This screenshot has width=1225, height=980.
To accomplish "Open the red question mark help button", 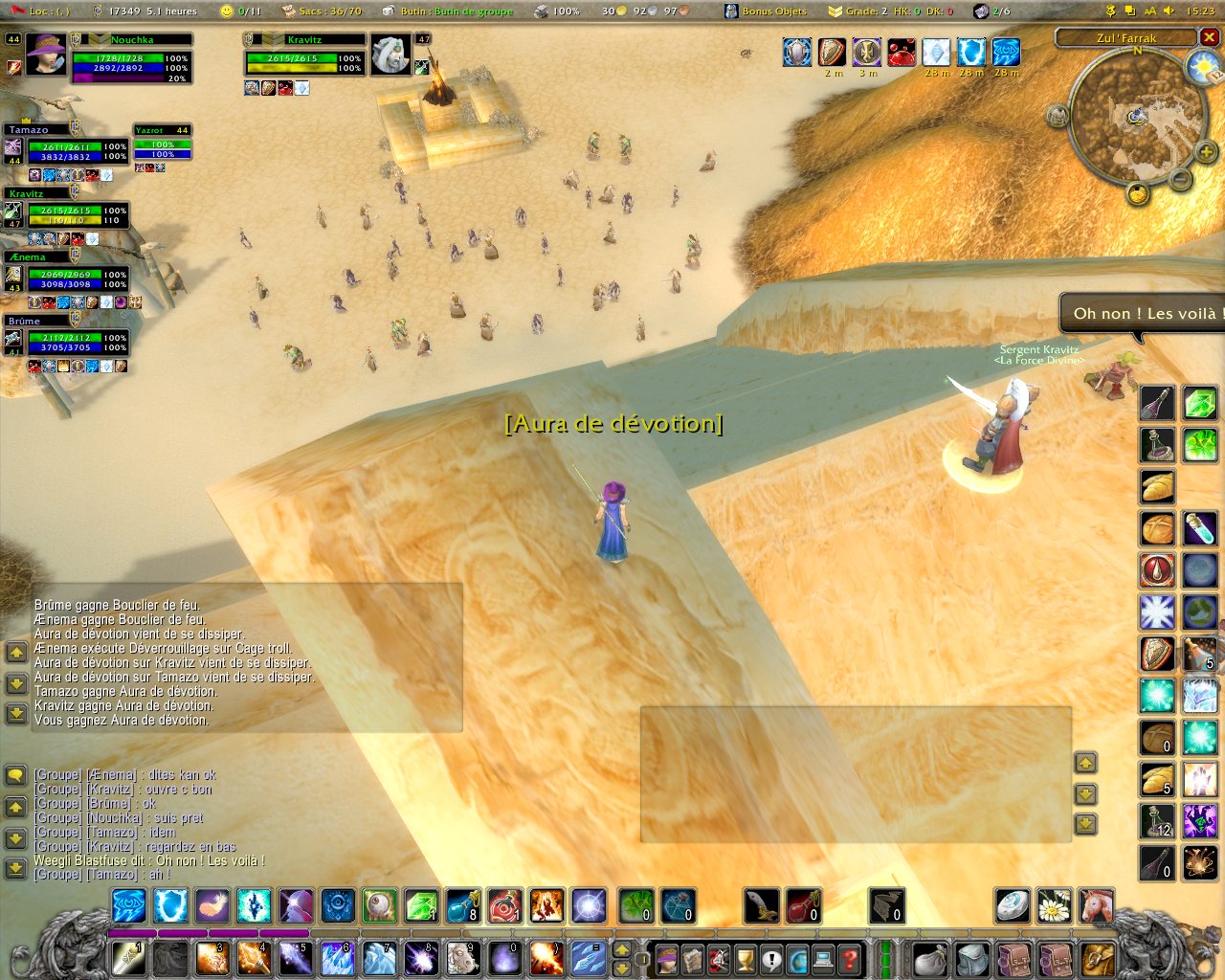I will coord(849,959).
